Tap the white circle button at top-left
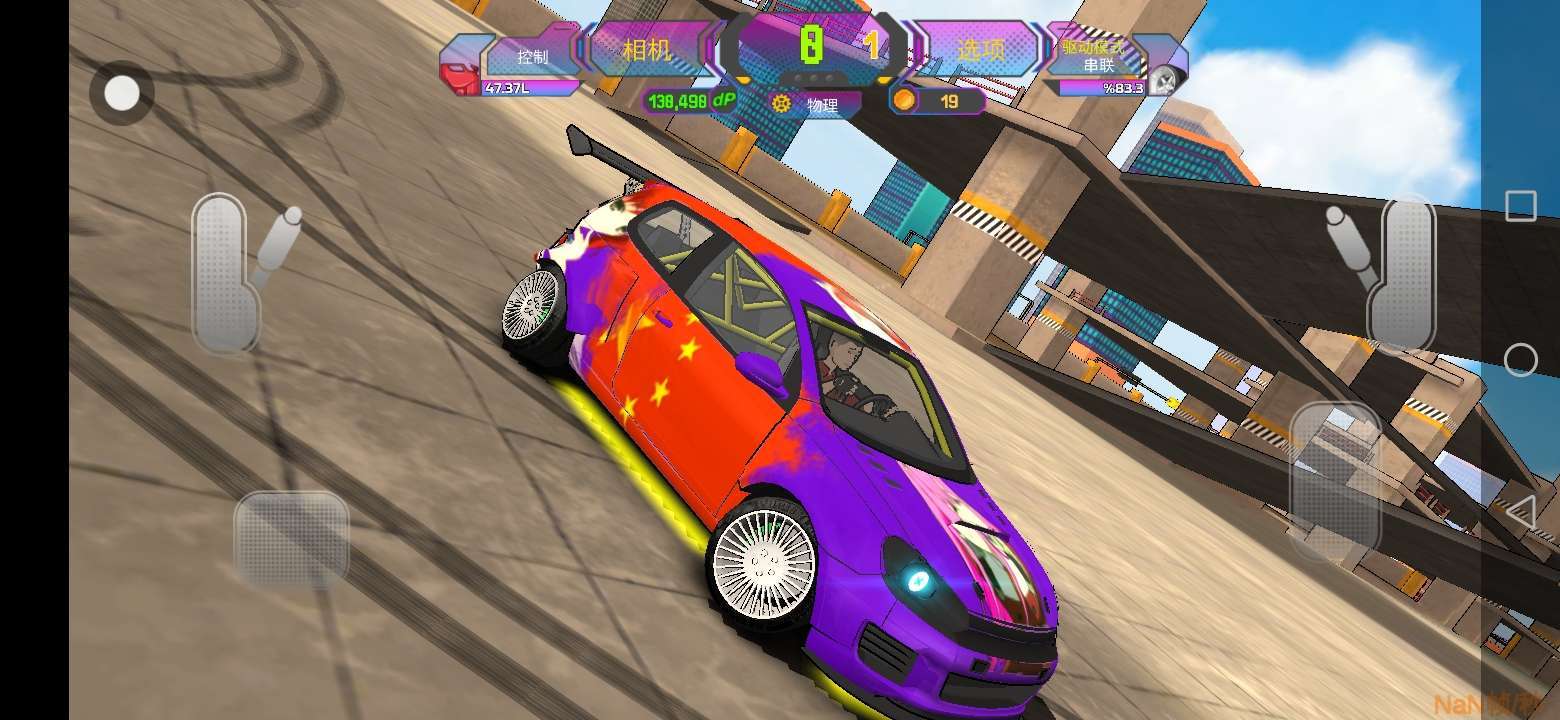 [122, 94]
